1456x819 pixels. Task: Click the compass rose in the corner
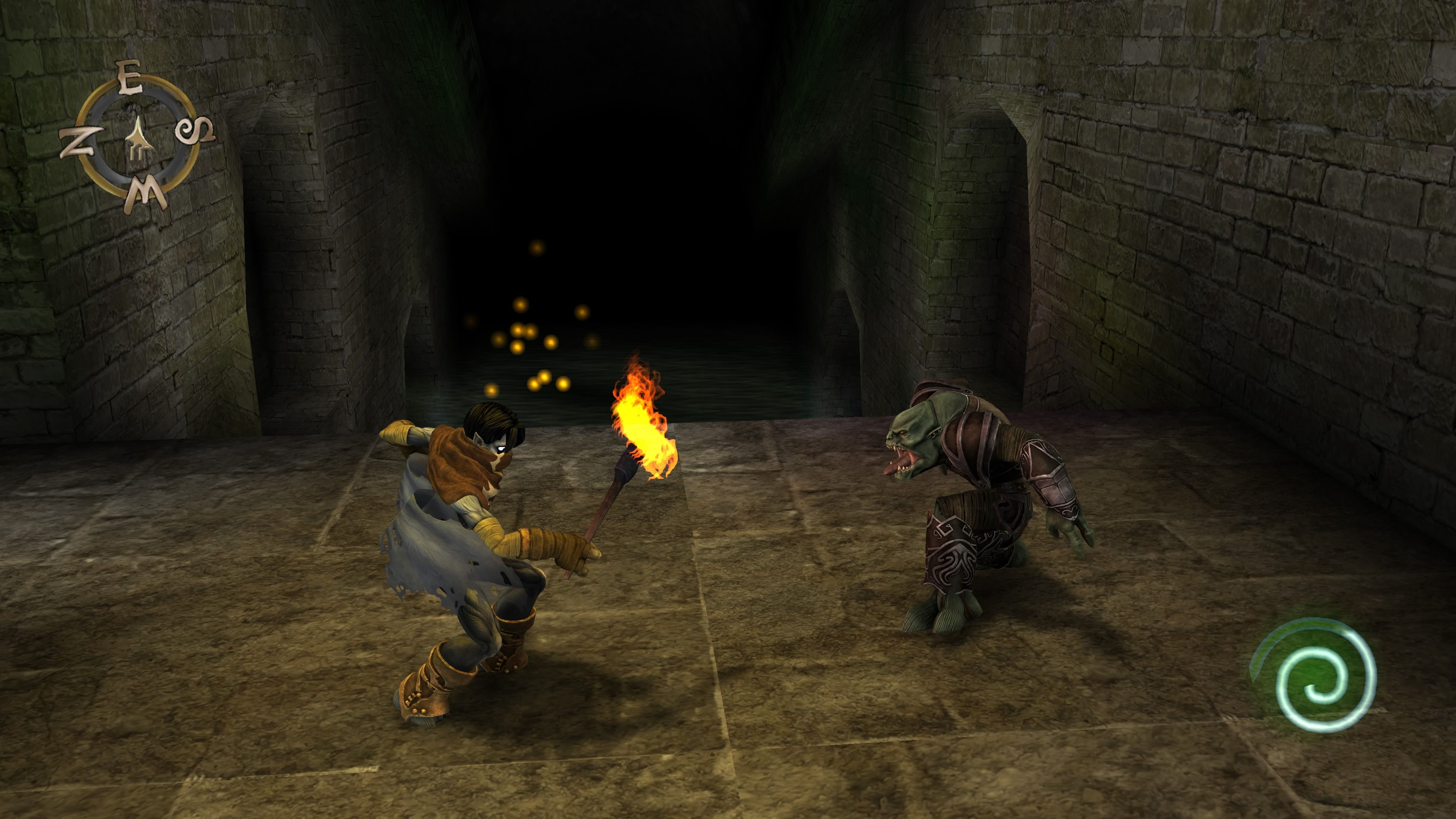[138, 138]
